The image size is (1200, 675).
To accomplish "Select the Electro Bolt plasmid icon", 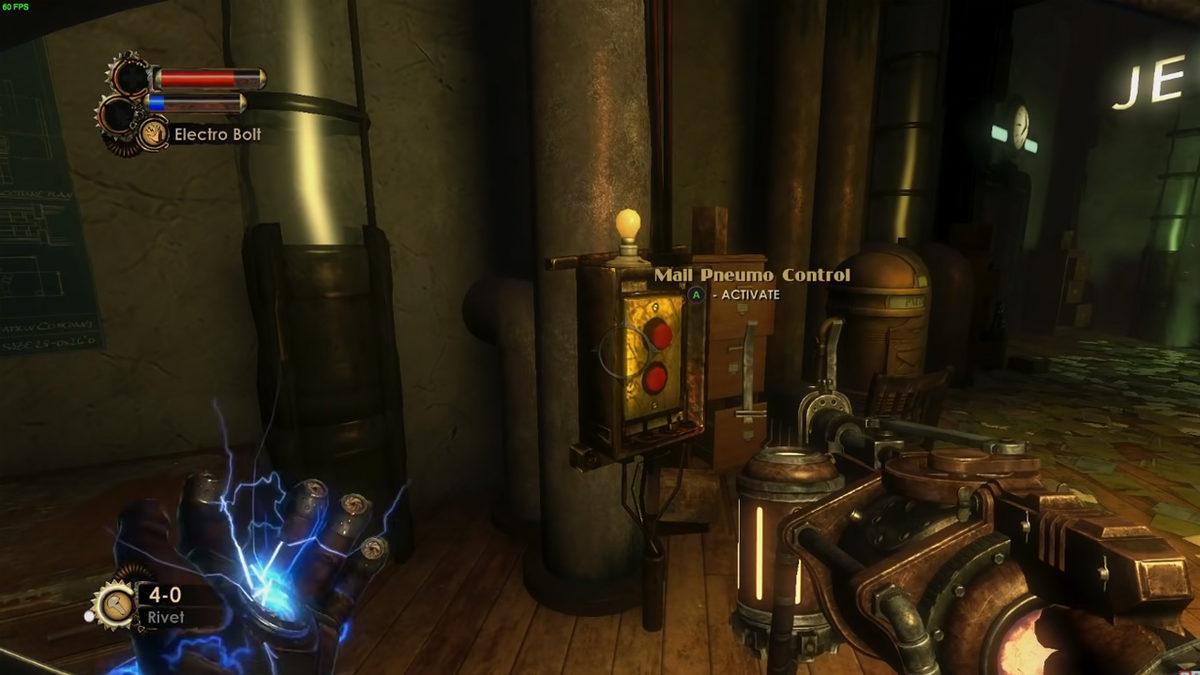I will (153, 133).
